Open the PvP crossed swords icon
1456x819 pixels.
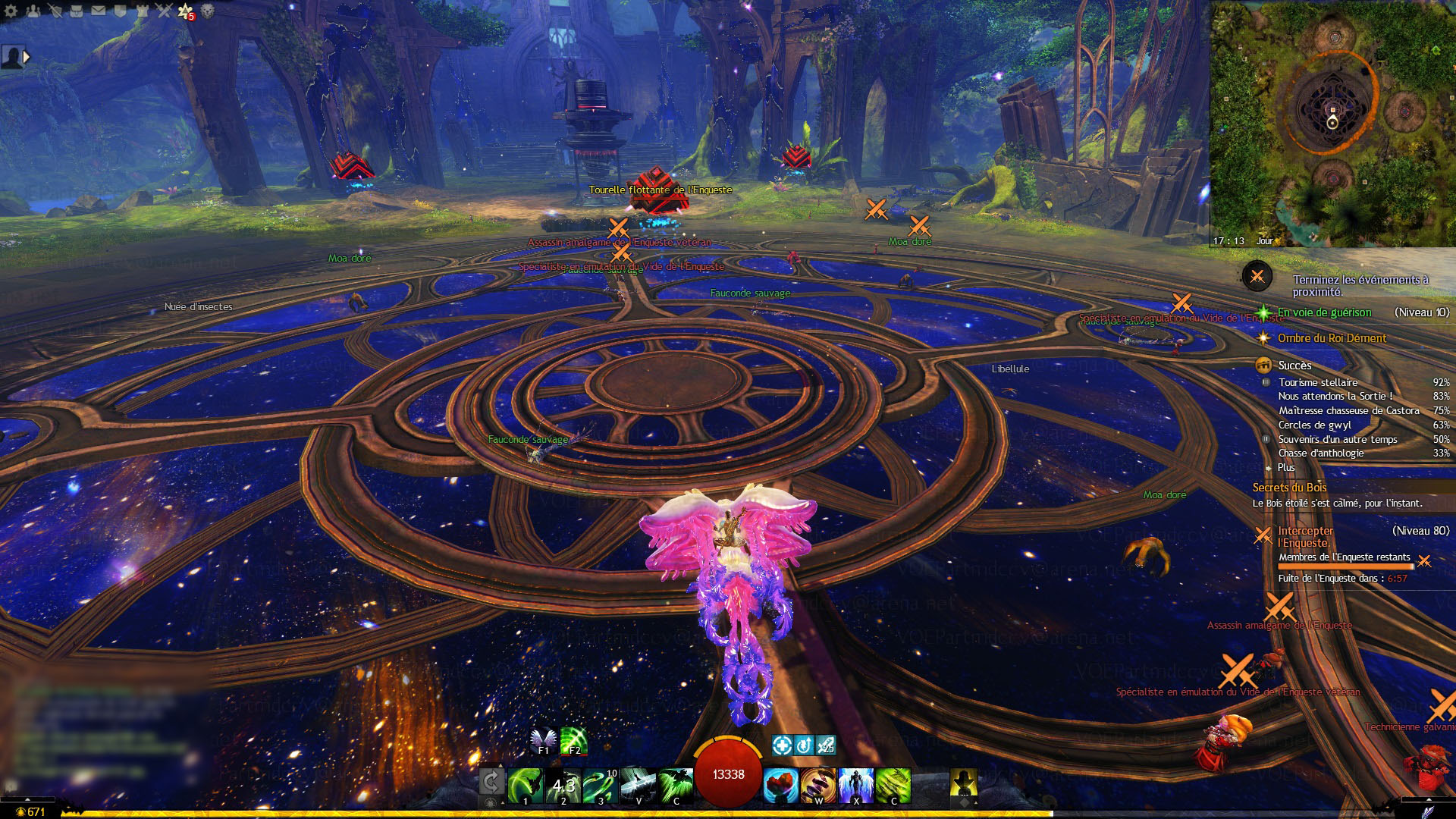point(164,11)
